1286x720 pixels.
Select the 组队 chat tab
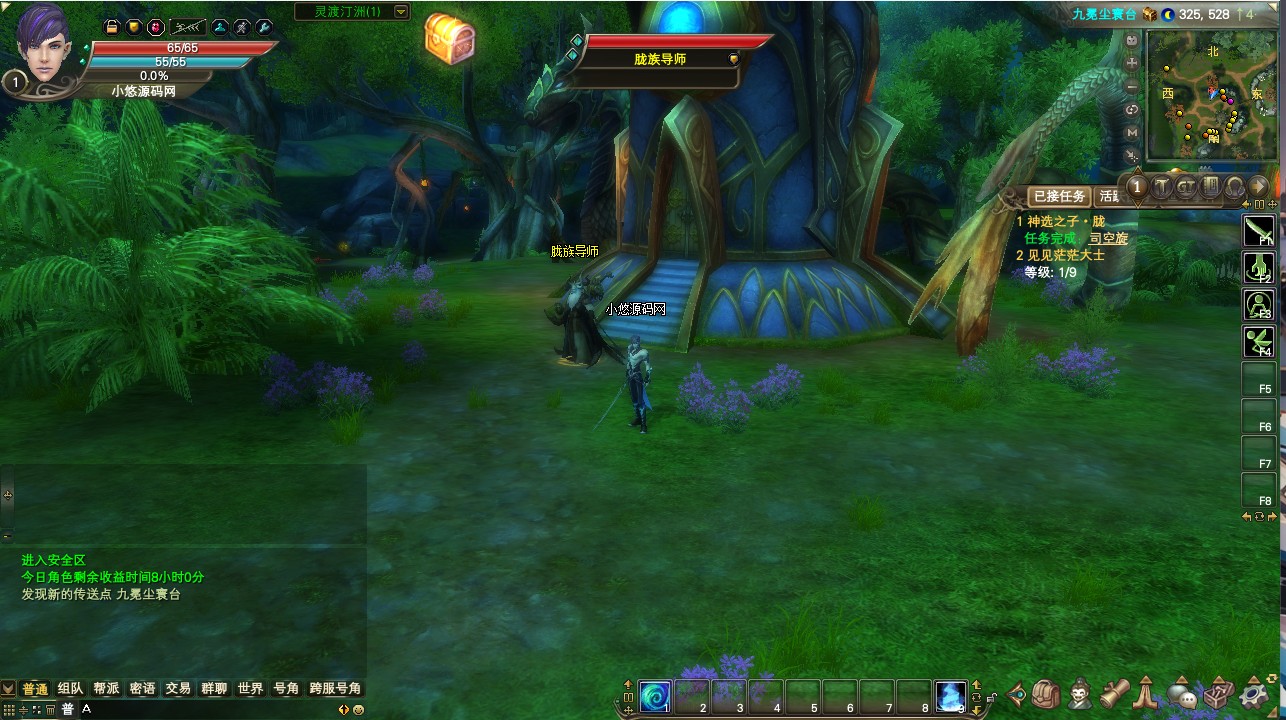(70, 689)
